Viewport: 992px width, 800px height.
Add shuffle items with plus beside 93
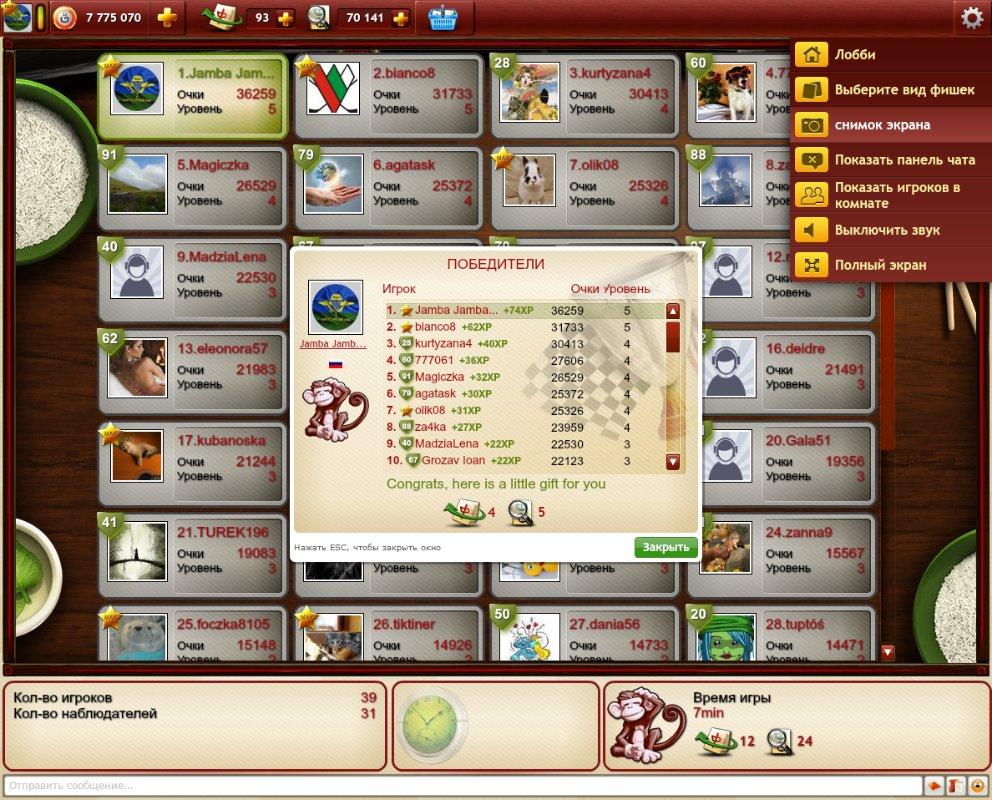pyautogui.click(x=284, y=18)
